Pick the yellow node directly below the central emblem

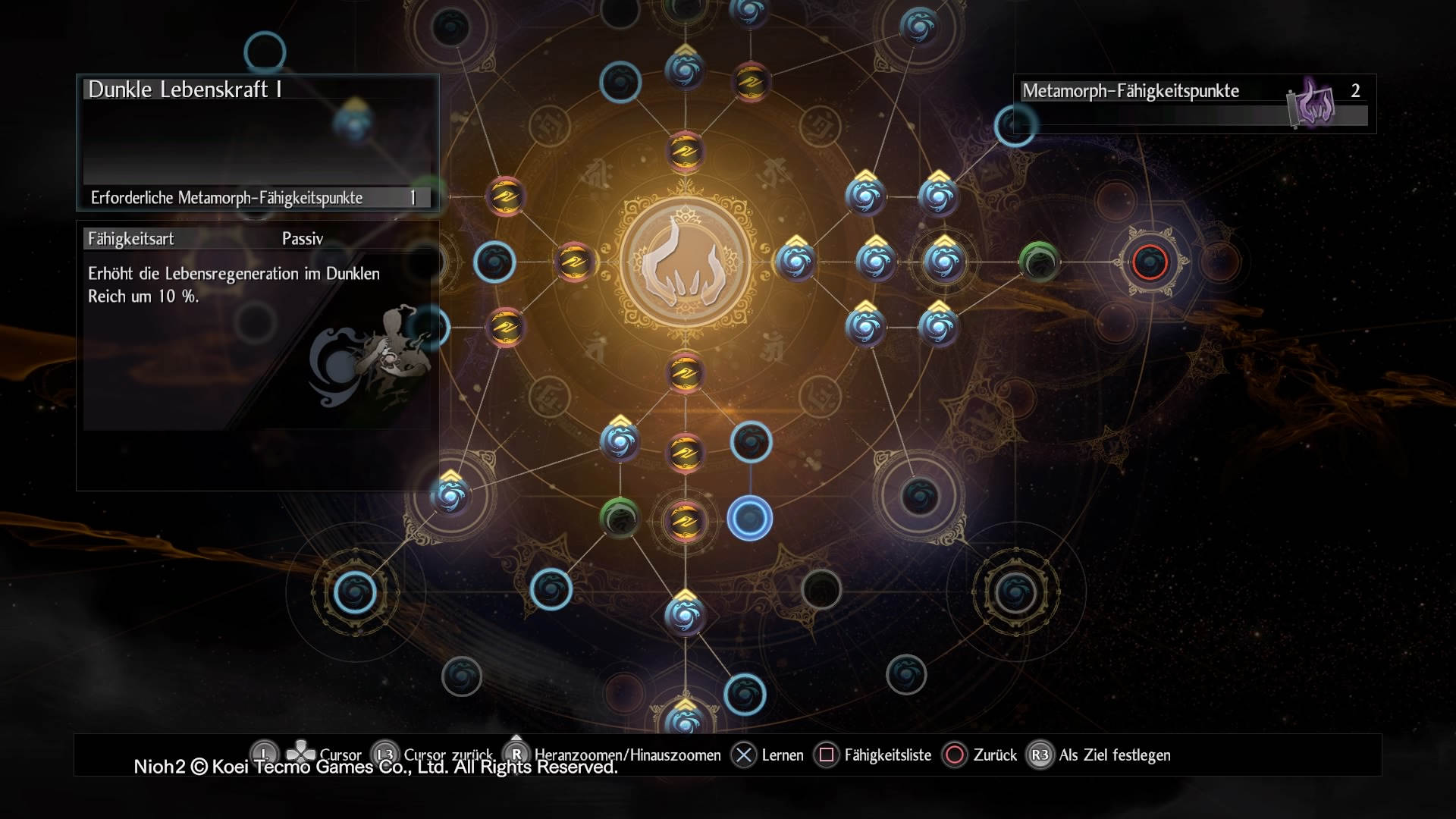point(685,372)
